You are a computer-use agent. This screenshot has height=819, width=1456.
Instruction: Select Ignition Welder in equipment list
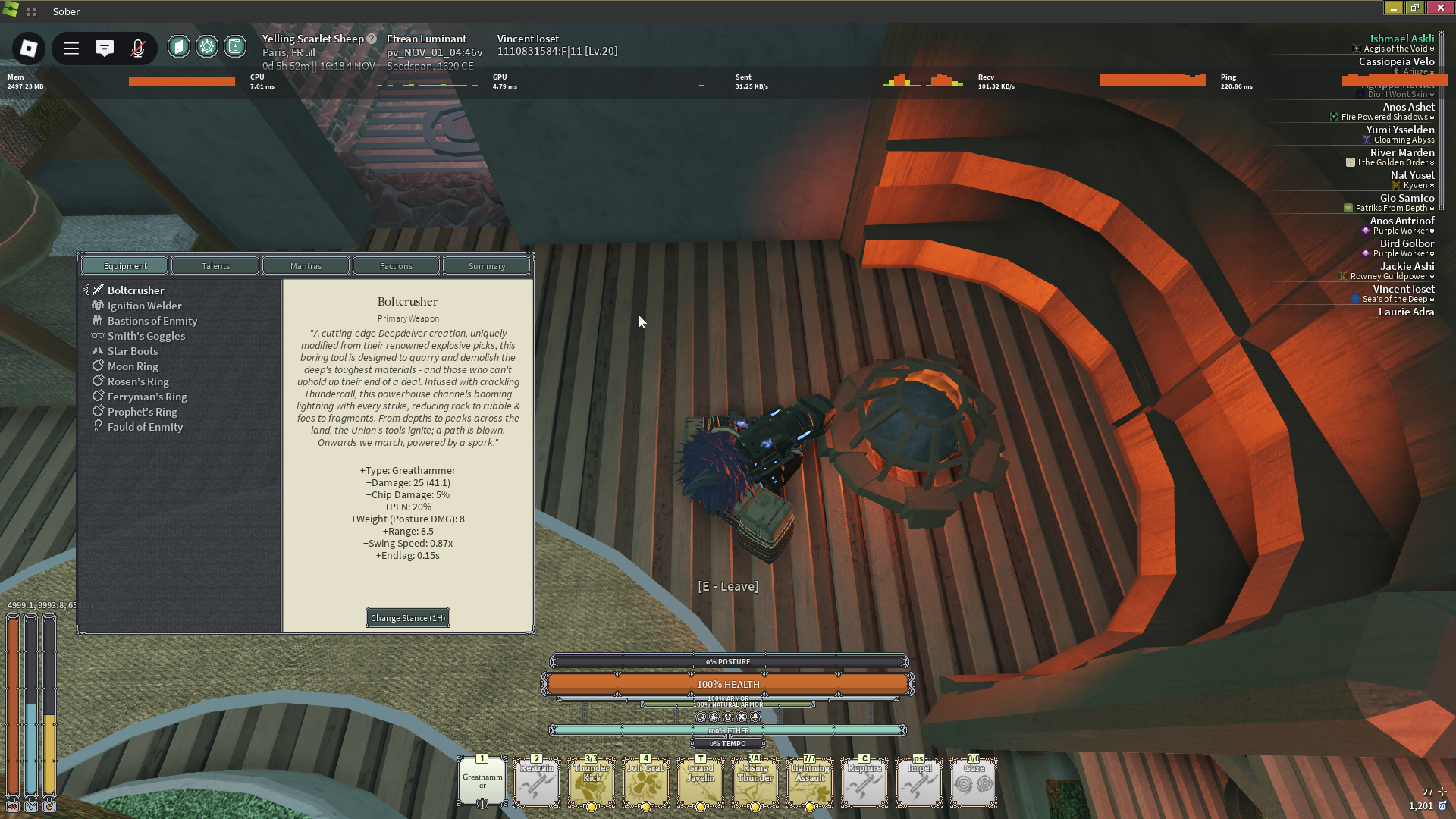coord(144,306)
